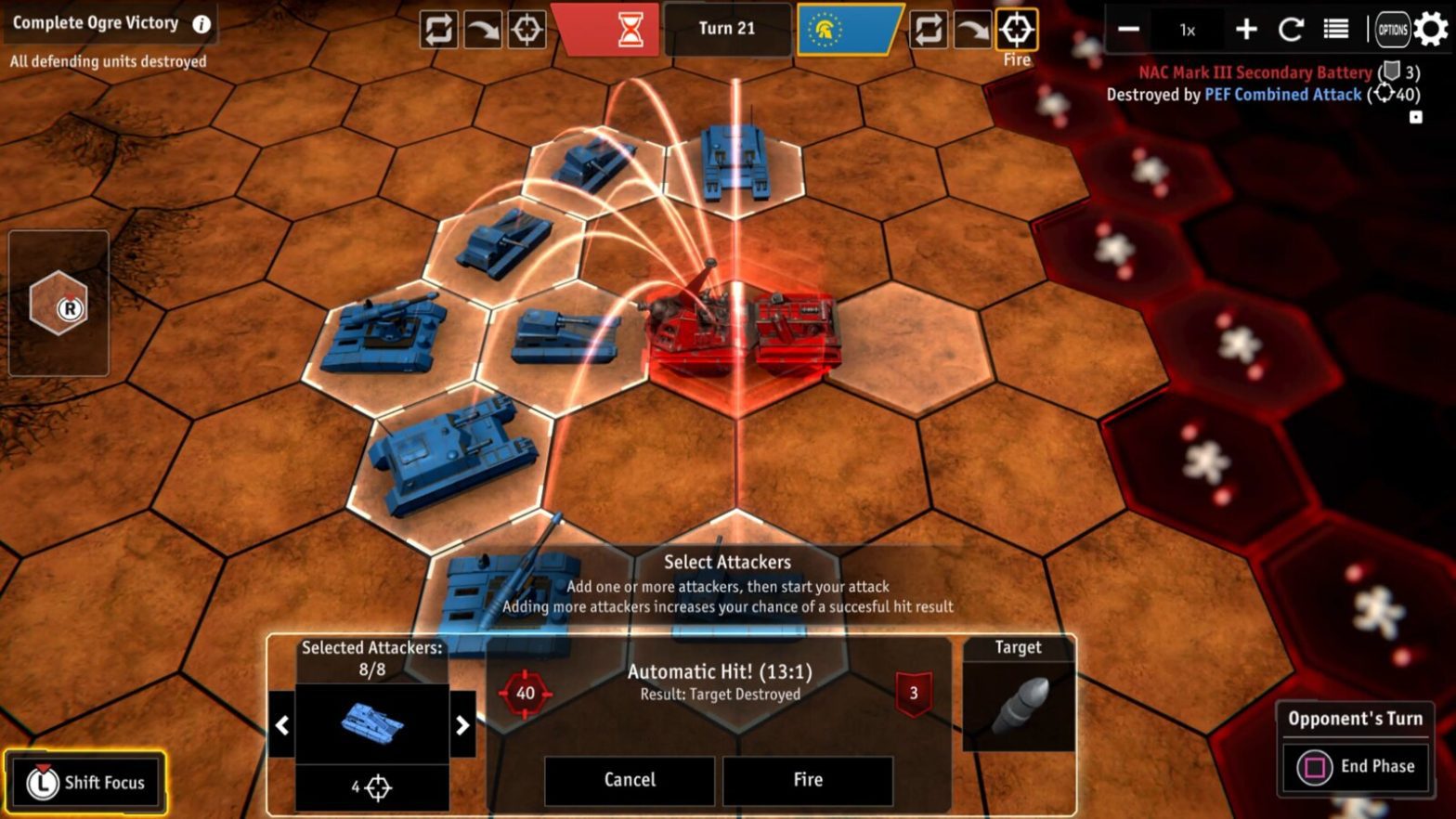Click the target crosshair icon left of the hourglass
The width and height of the screenshot is (1456, 819).
coord(526,29)
